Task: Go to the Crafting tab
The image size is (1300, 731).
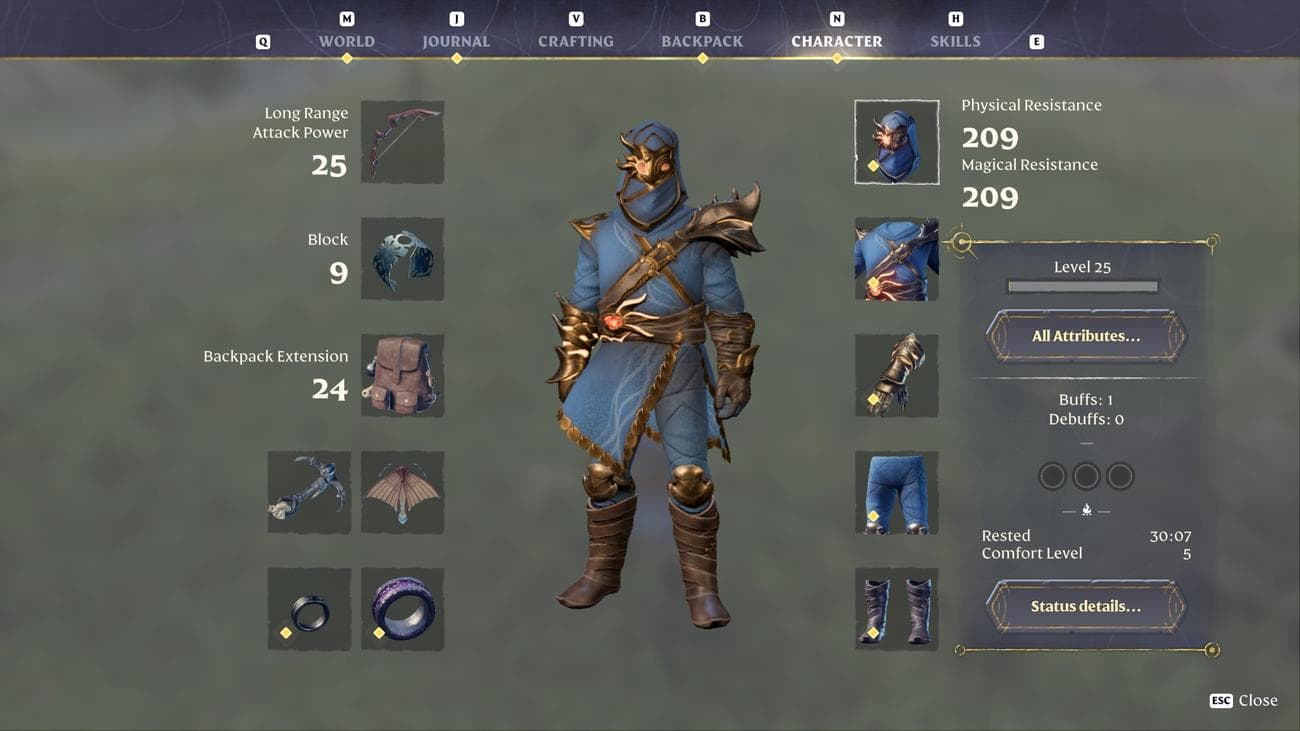Action: (x=575, y=41)
